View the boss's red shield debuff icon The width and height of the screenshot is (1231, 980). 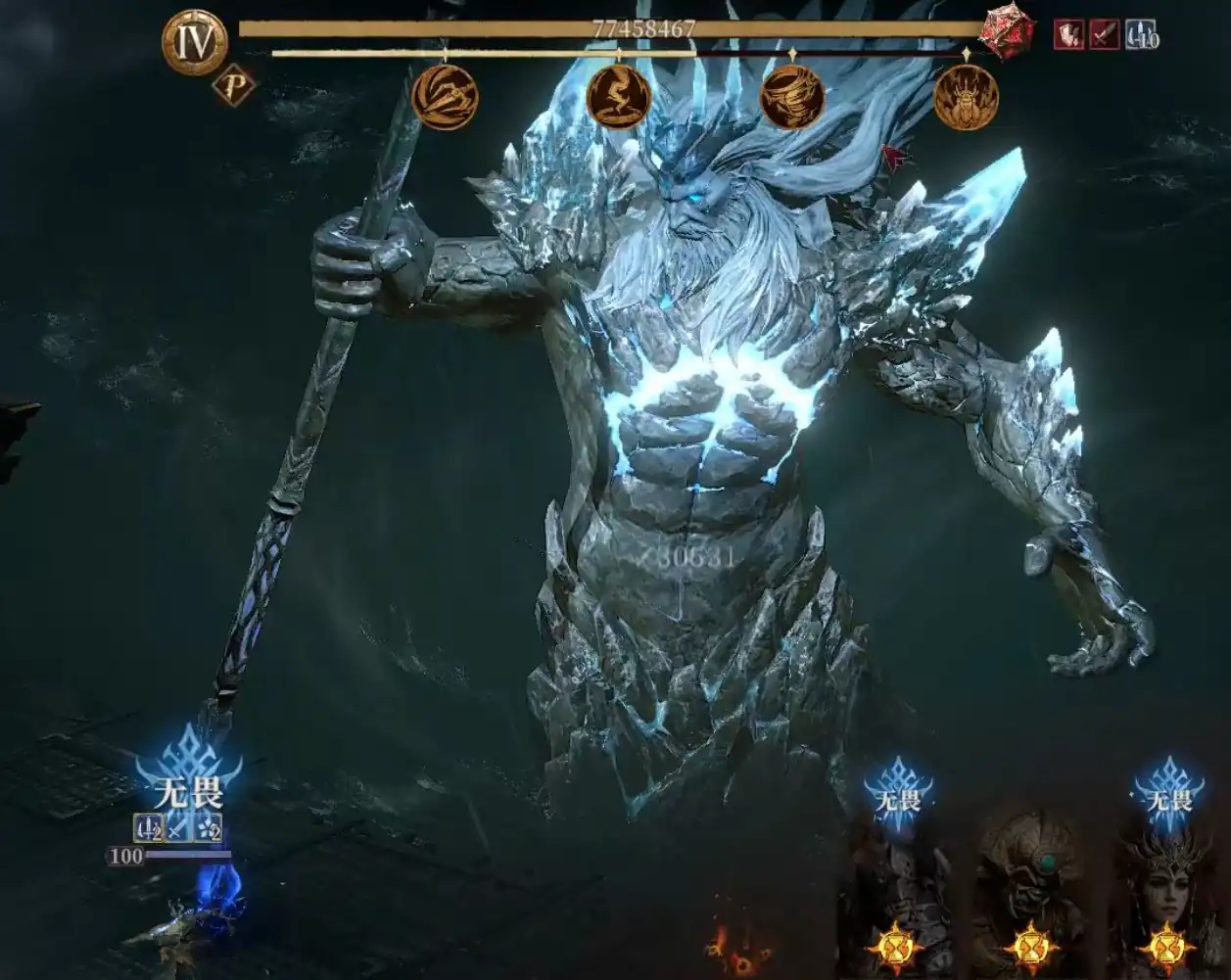1068,35
